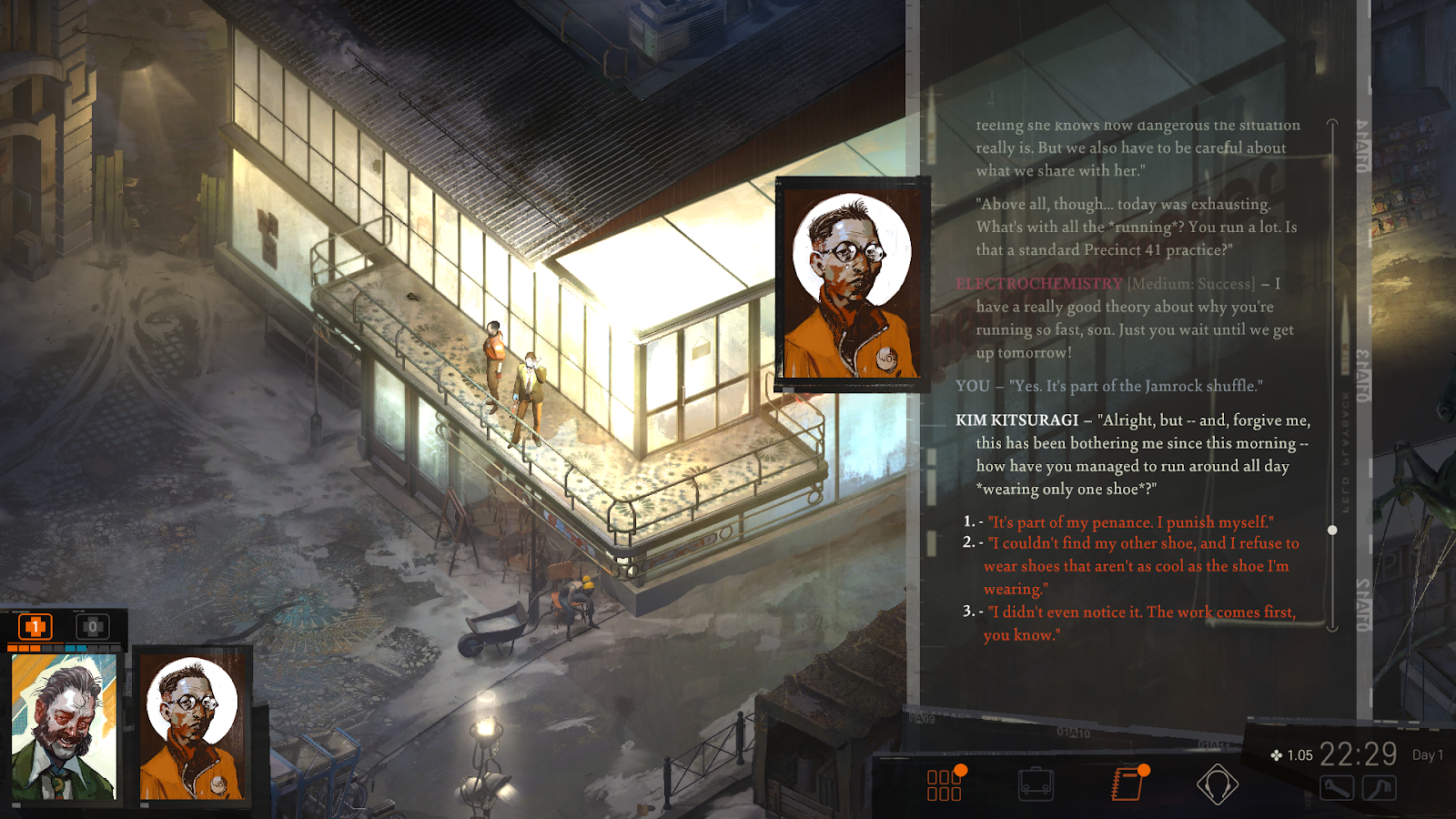Image resolution: width=1456 pixels, height=819 pixels.
Task: Choose the "part of my penance" reply
Action: 1130,522
